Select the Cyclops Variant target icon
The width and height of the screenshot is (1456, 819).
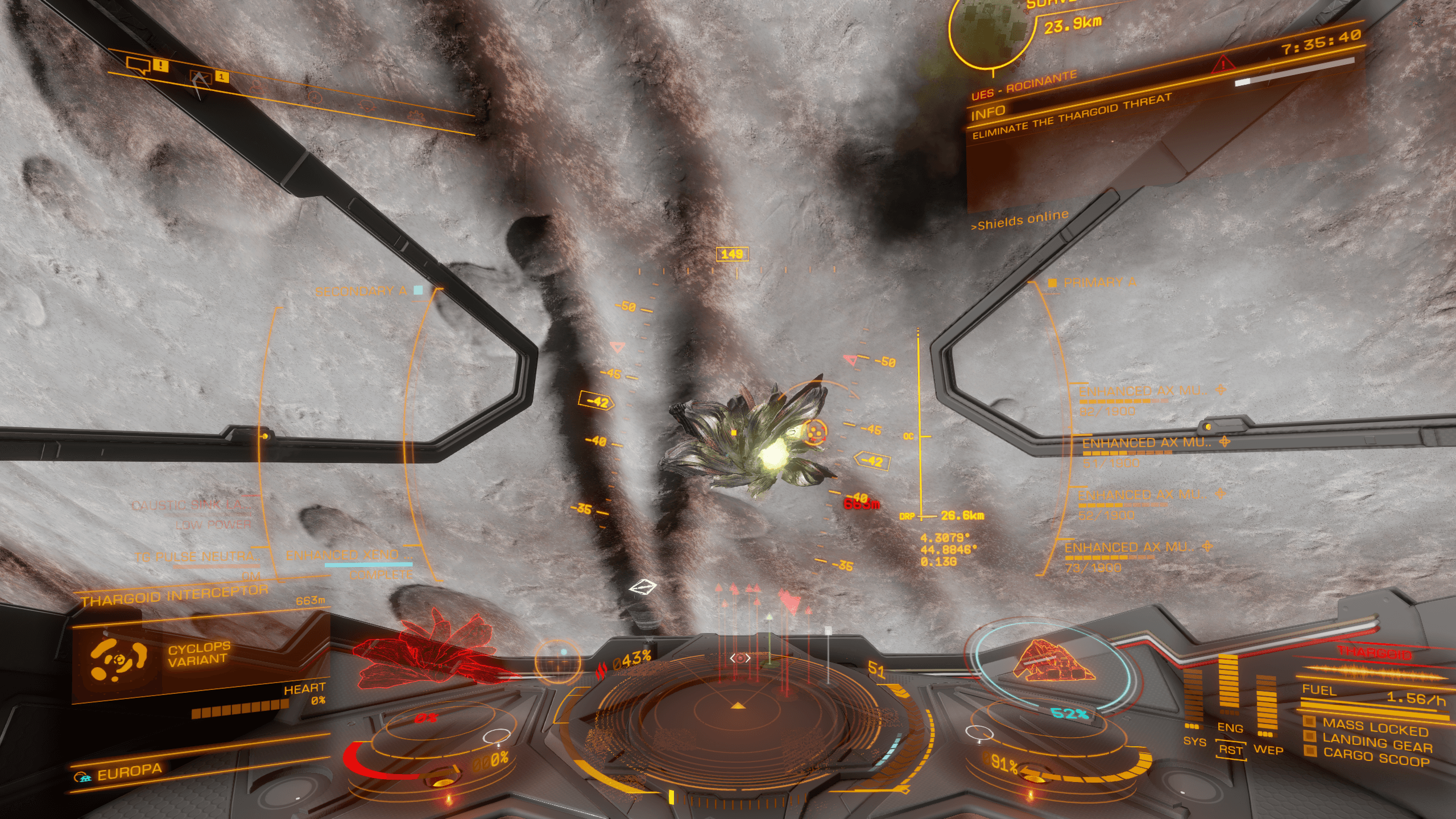tap(118, 659)
